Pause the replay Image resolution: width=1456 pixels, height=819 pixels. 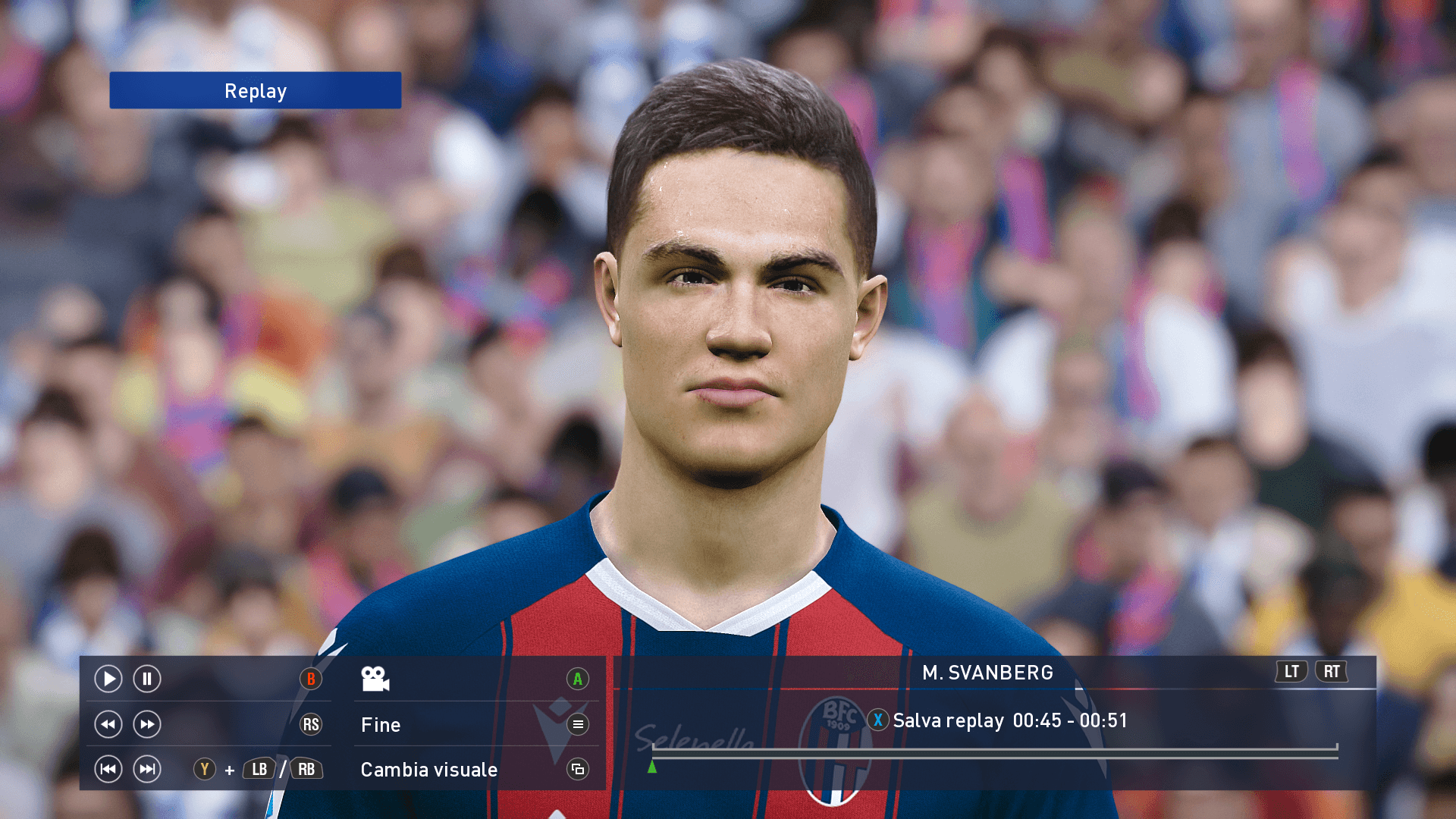click(x=147, y=679)
